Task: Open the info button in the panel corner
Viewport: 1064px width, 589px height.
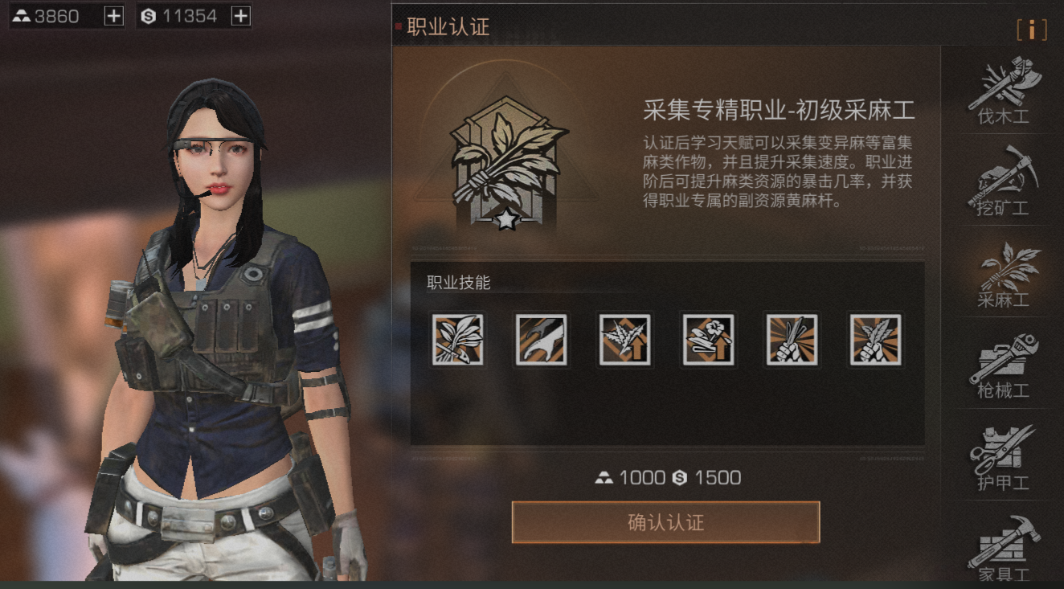Action: 1031,29
